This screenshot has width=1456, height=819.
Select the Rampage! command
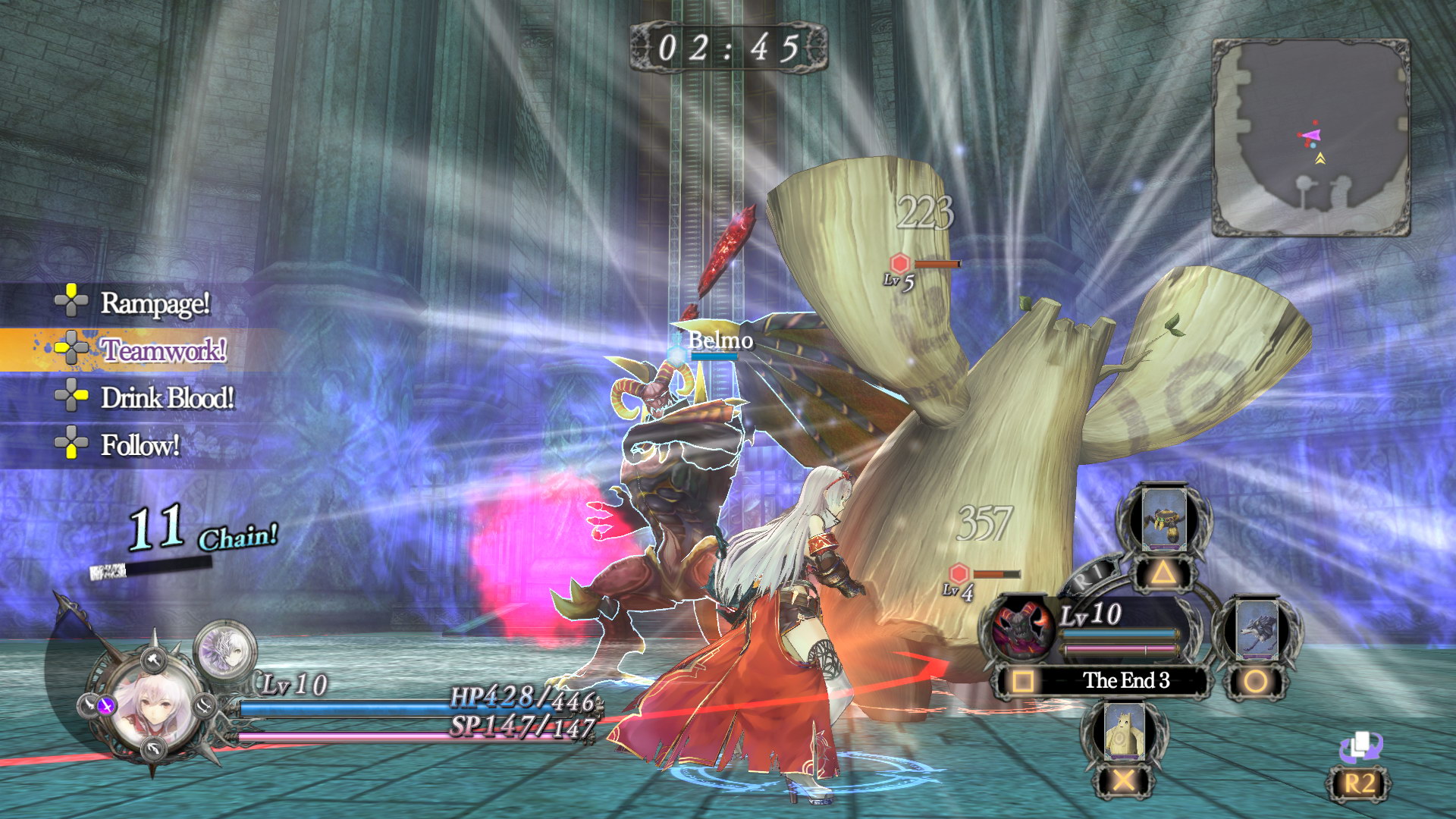(x=154, y=303)
